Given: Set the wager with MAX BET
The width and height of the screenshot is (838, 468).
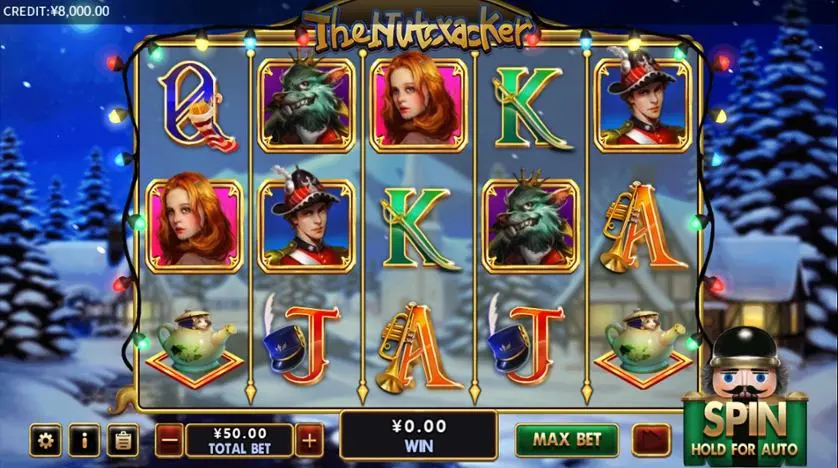Looking at the screenshot, I should [x=567, y=439].
